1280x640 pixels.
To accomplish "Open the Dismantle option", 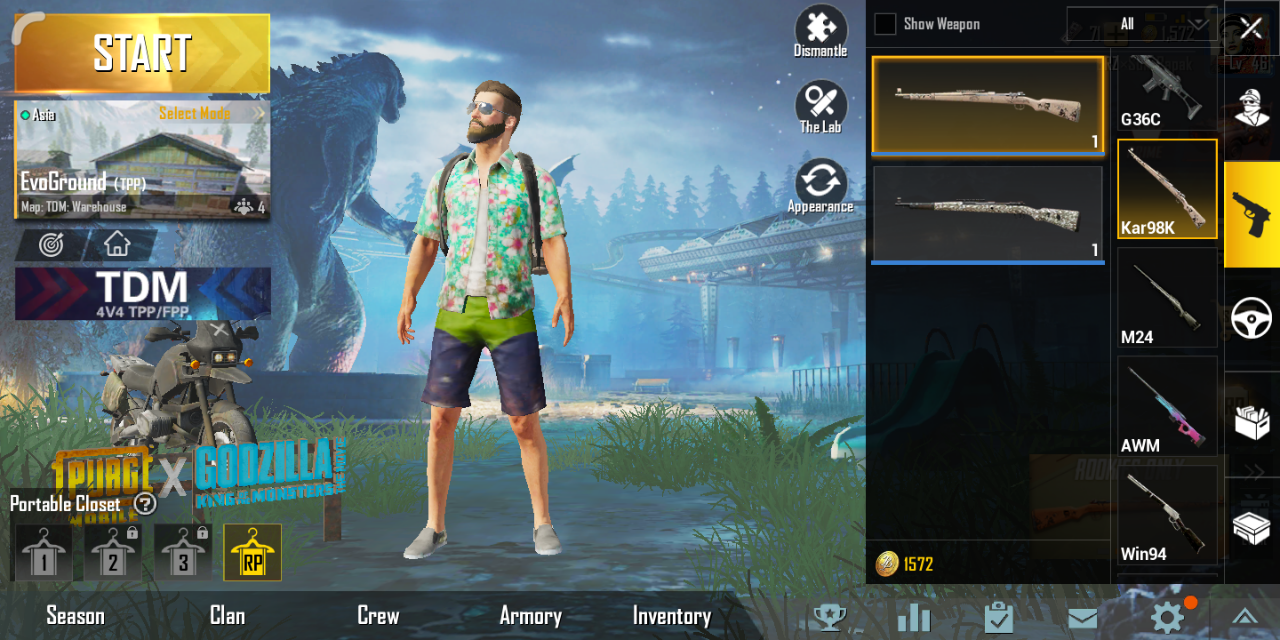I will tap(820, 31).
